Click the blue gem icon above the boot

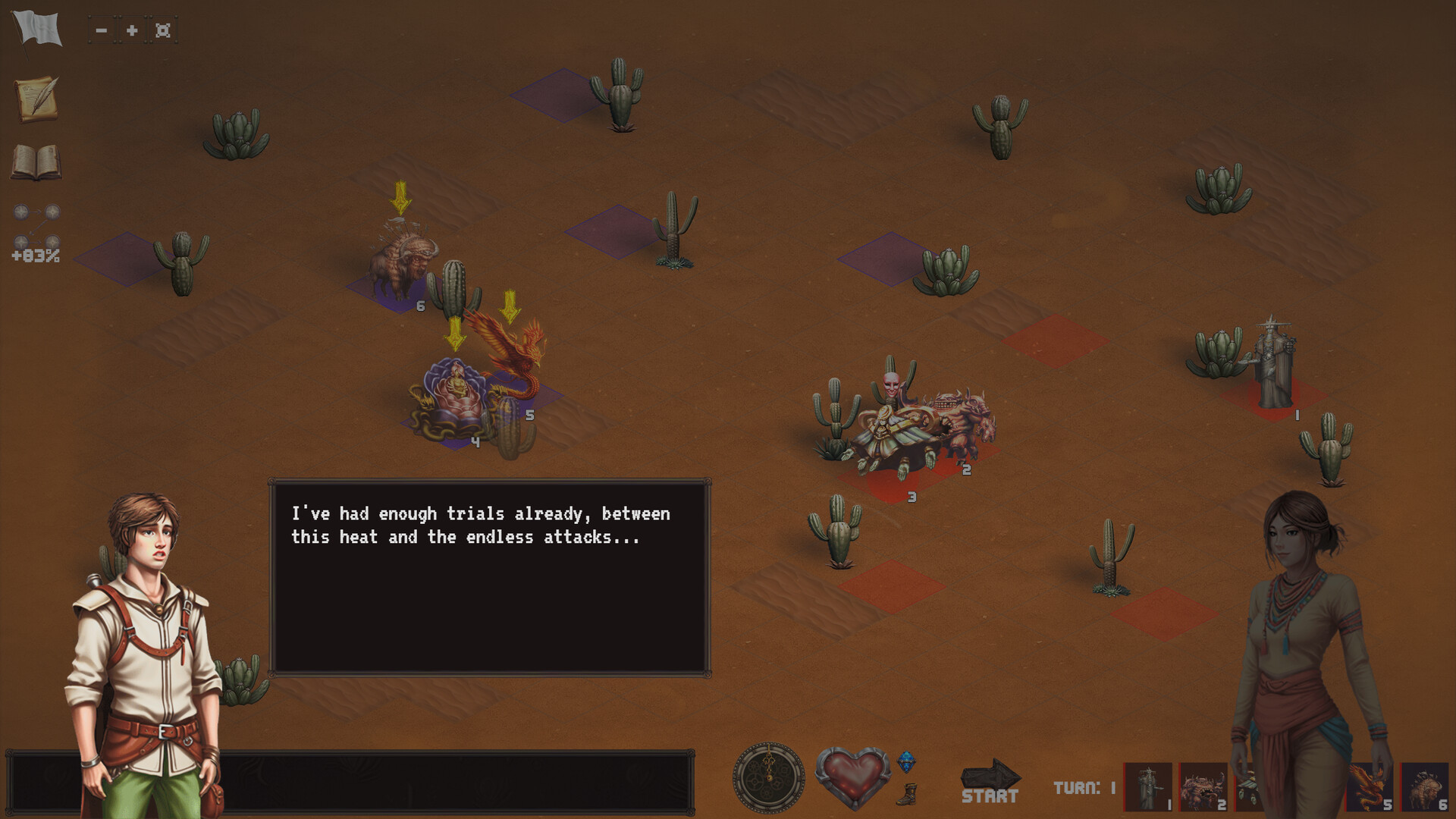[x=907, y=762]
